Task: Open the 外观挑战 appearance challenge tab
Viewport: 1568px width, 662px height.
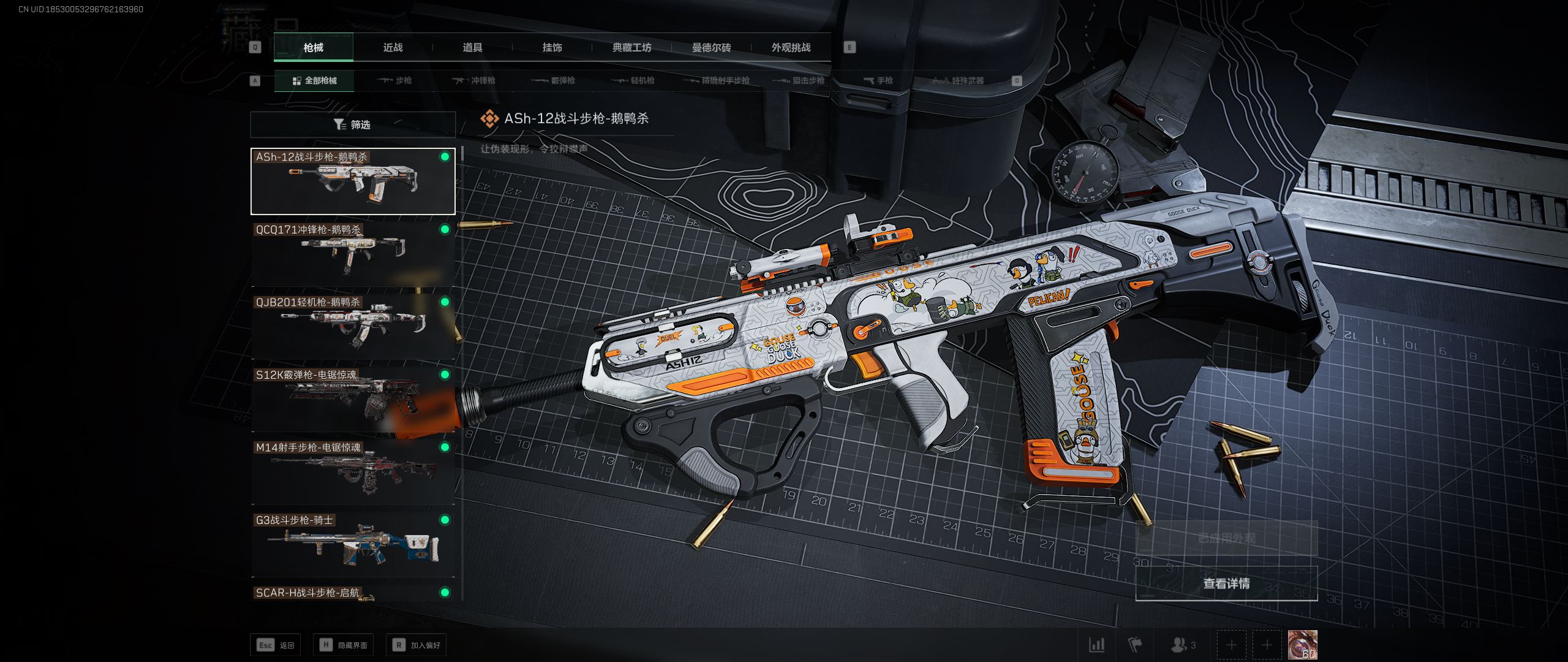Action: (791, 47)
